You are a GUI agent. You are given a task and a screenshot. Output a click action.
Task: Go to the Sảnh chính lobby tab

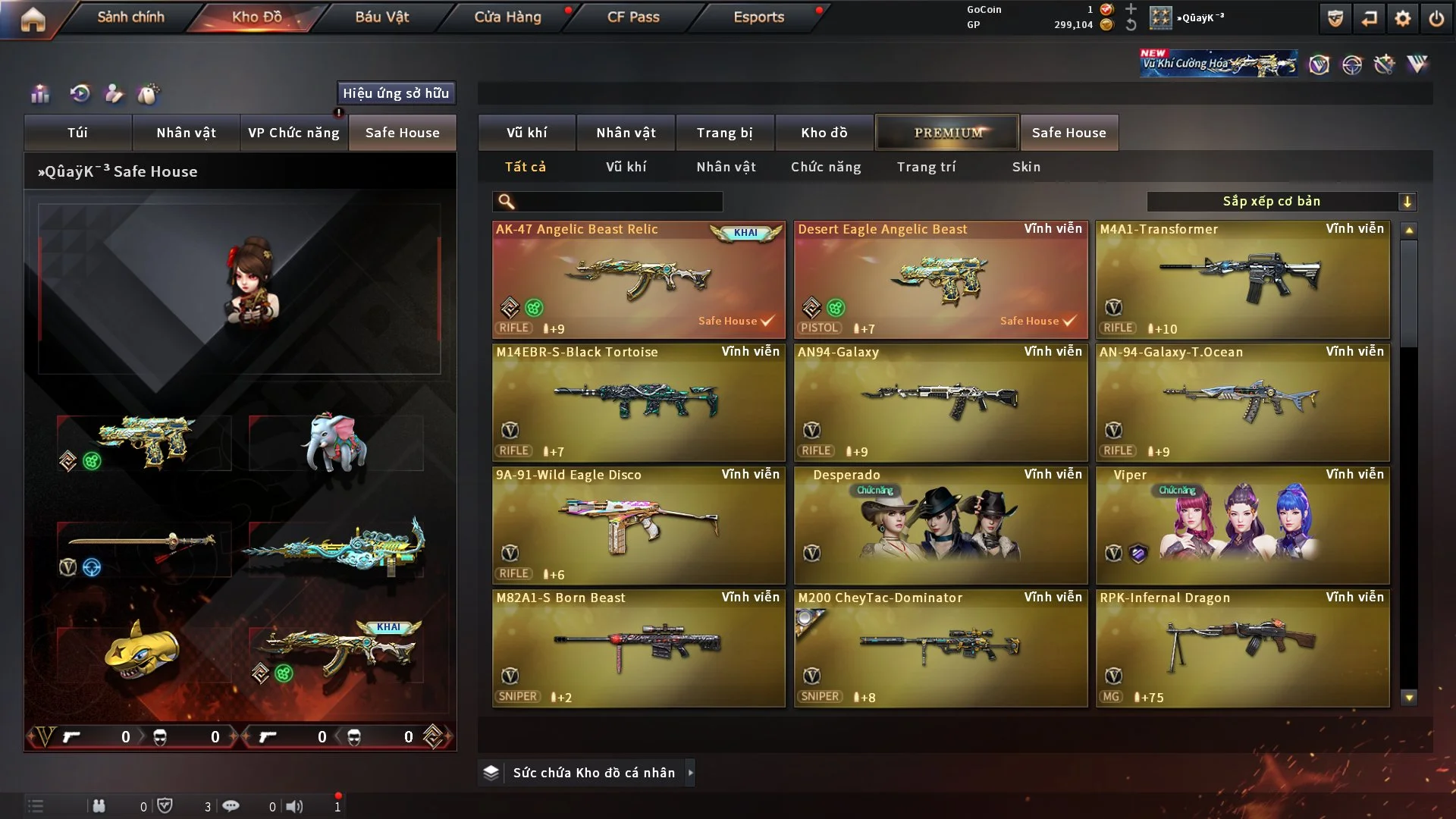click(x=130, y=17)
